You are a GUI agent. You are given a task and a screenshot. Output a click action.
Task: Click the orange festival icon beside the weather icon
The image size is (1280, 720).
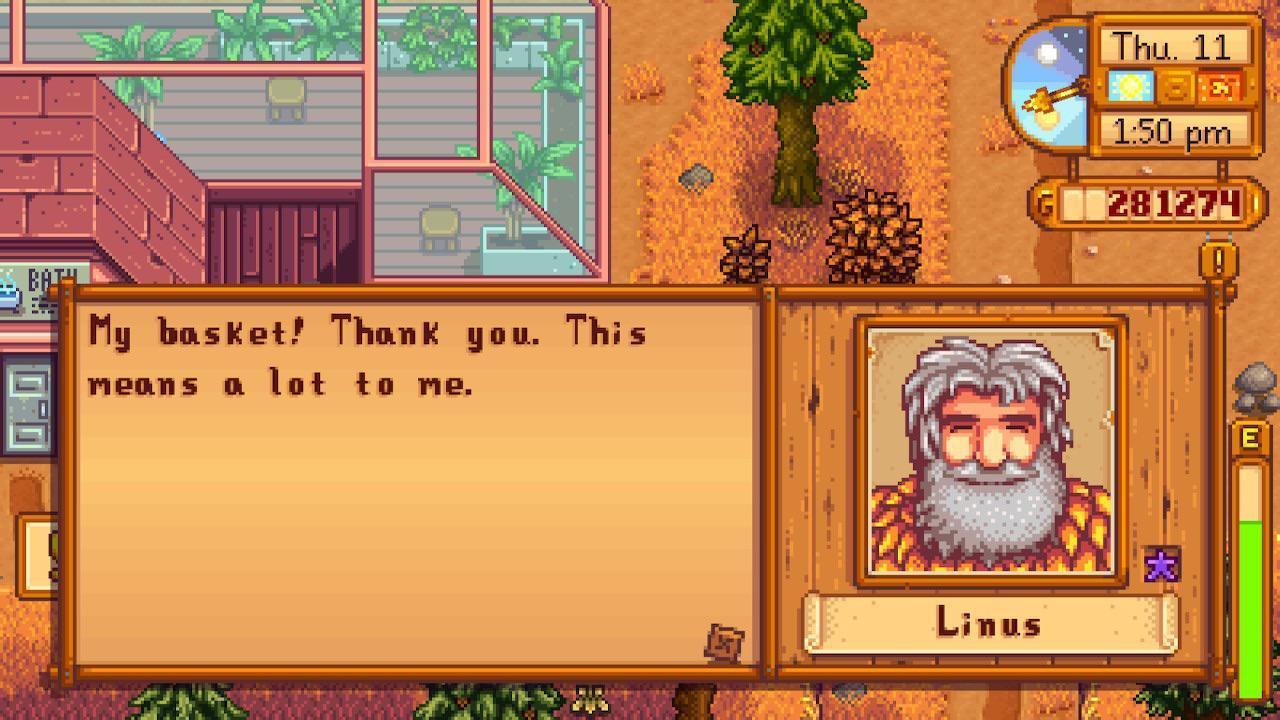tap(1217, 88)
